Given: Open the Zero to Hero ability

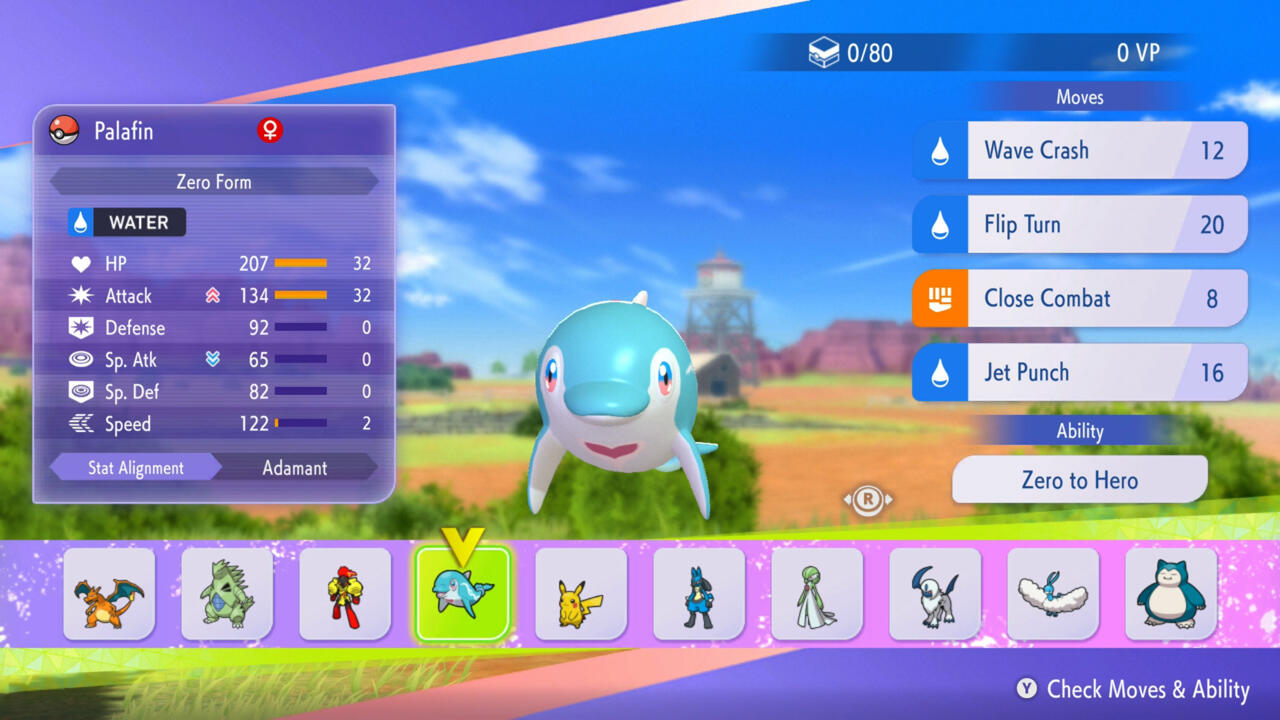Looking at the screenshot, I should click(x=1080, y=480).
